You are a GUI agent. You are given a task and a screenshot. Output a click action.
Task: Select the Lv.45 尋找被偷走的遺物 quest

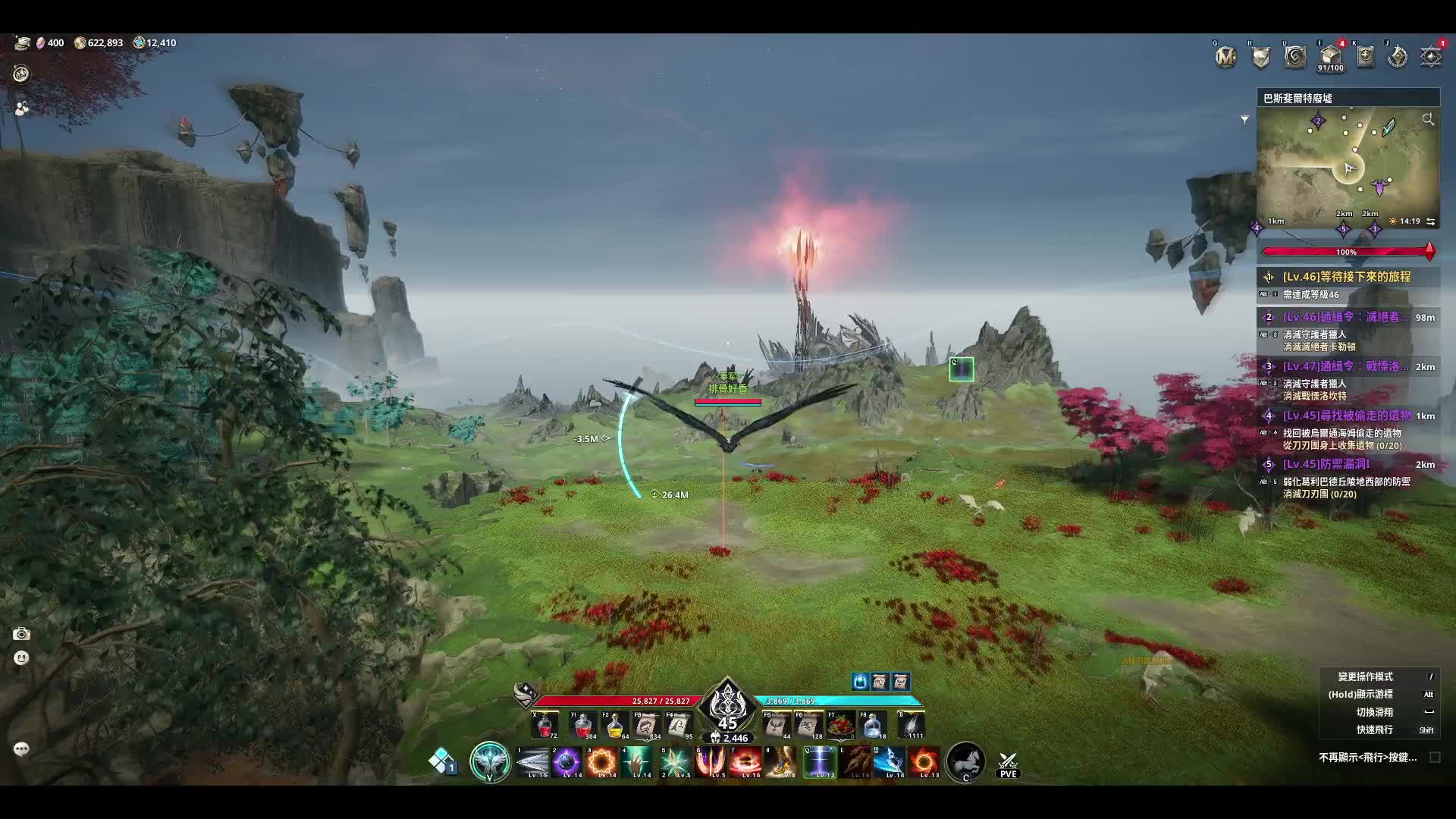1346,416
